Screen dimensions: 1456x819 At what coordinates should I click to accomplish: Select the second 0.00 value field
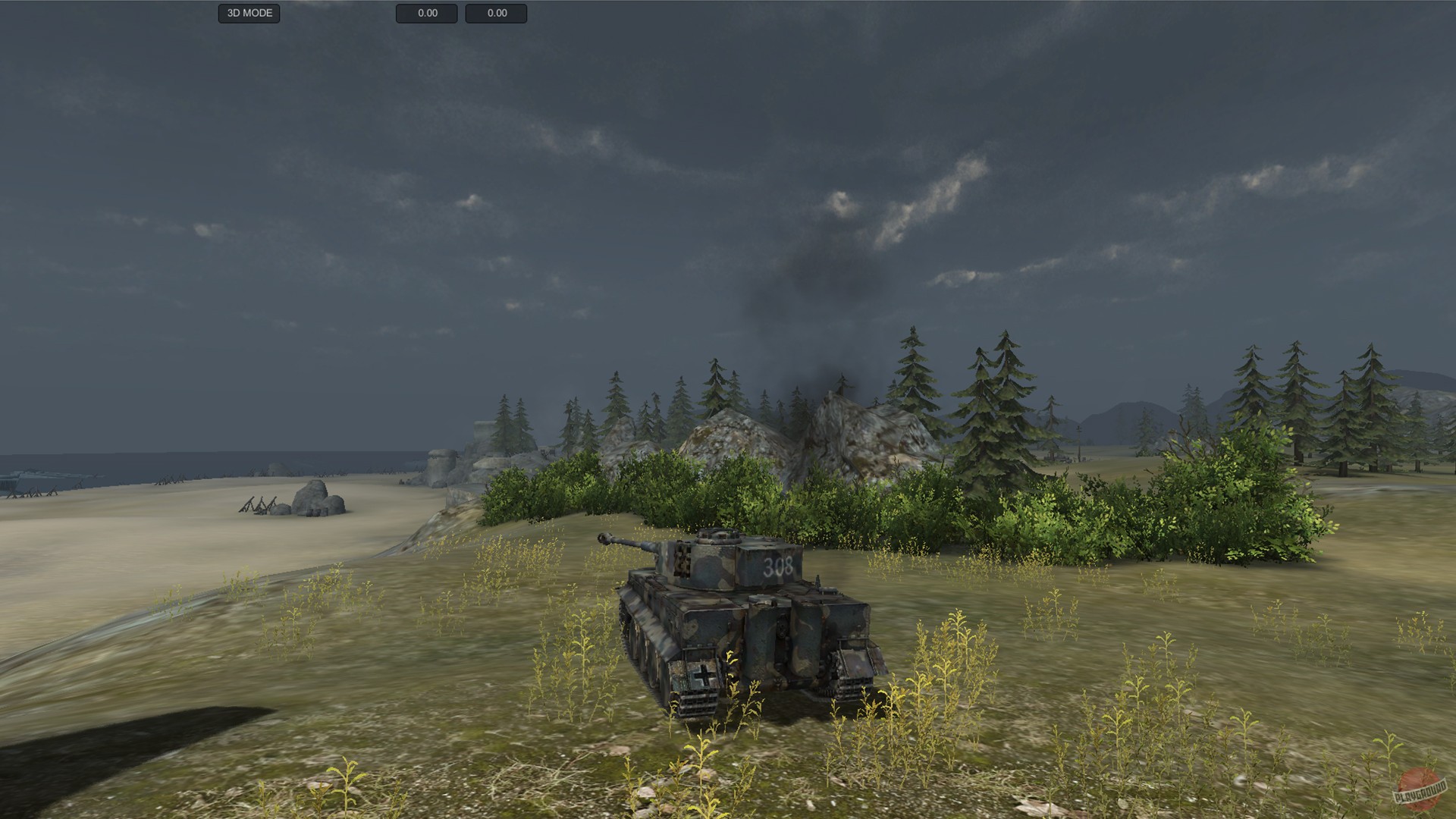pos(497,13)
